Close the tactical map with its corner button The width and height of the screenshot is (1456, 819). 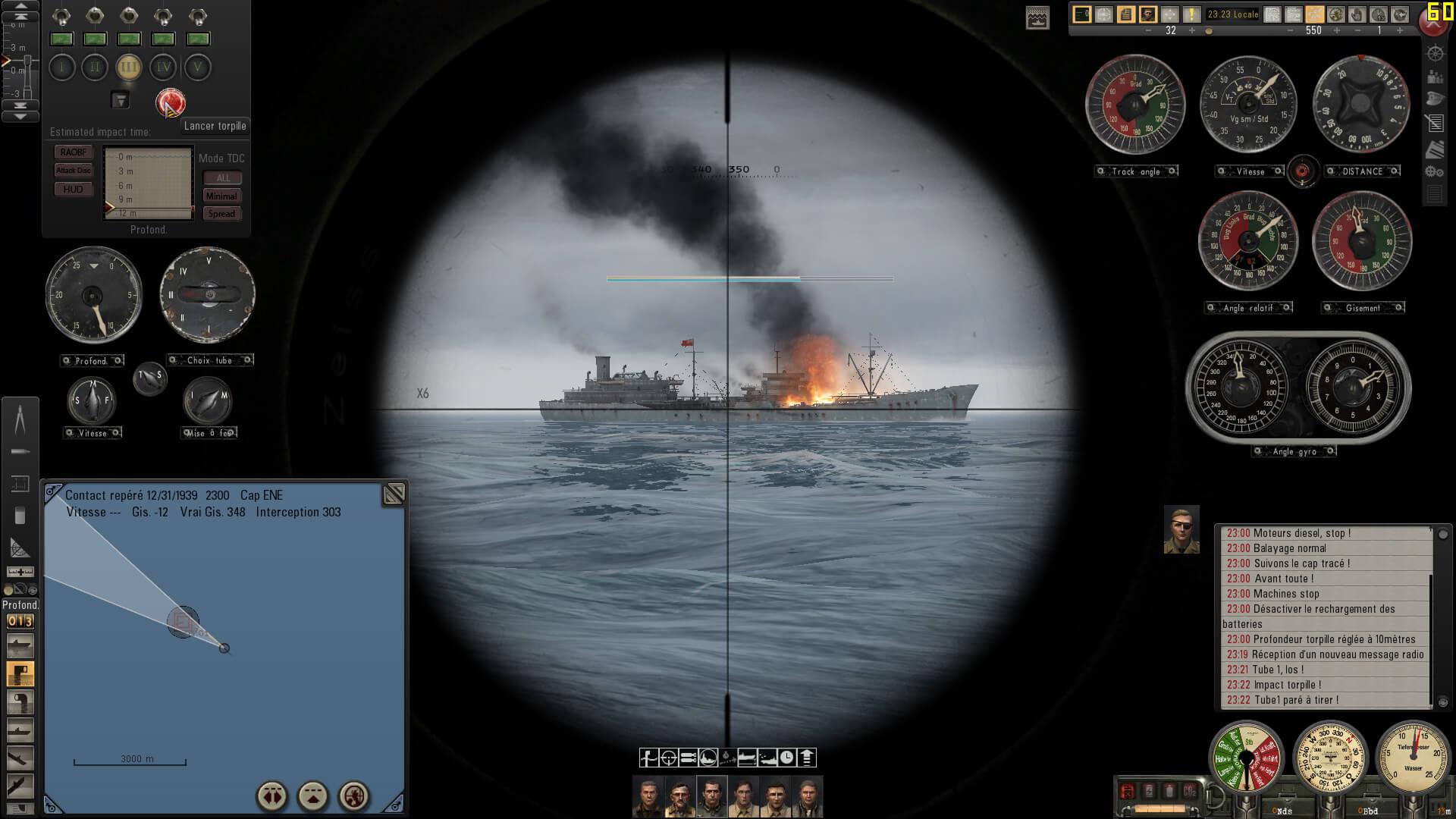click(x=394, y=494)
